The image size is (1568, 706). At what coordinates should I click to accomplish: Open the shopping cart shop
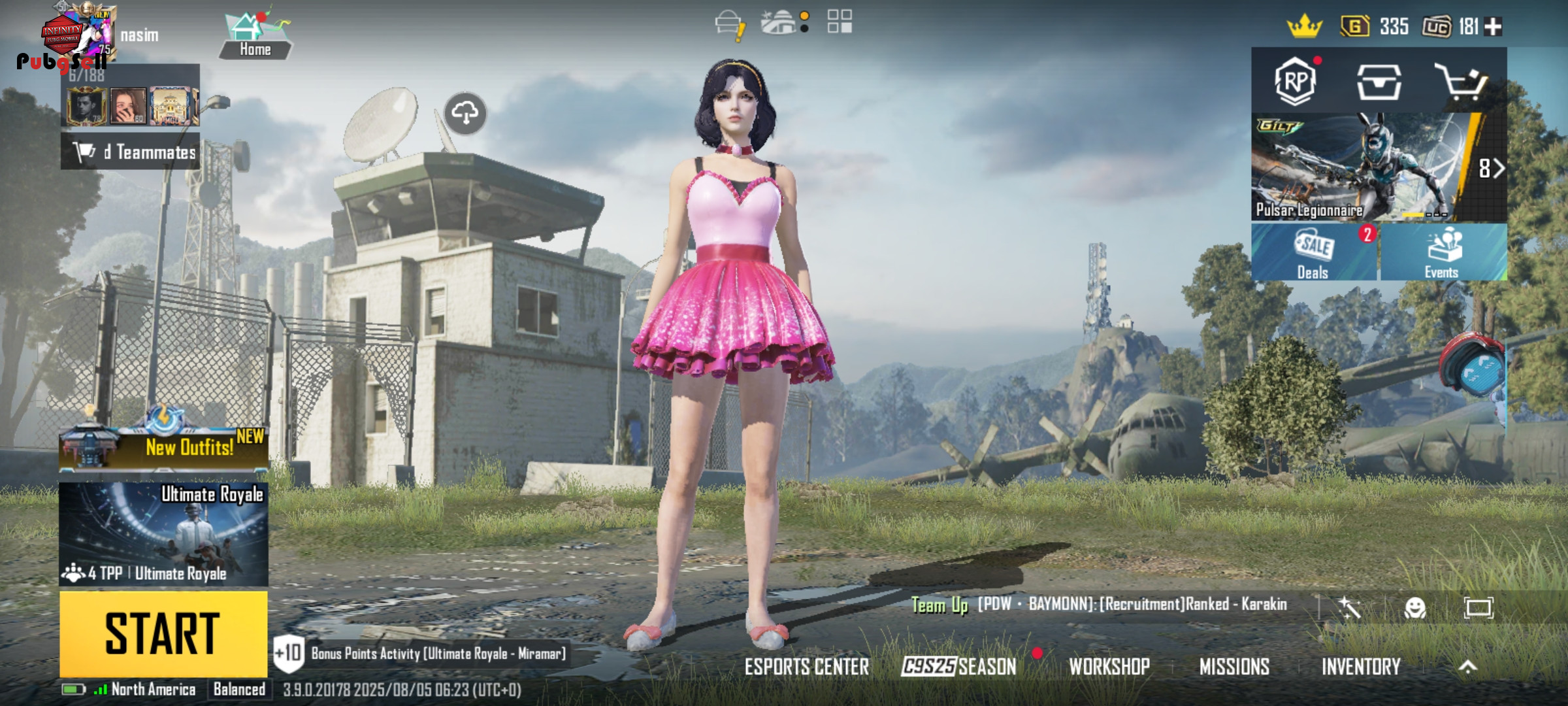(x=1461, y=82)
